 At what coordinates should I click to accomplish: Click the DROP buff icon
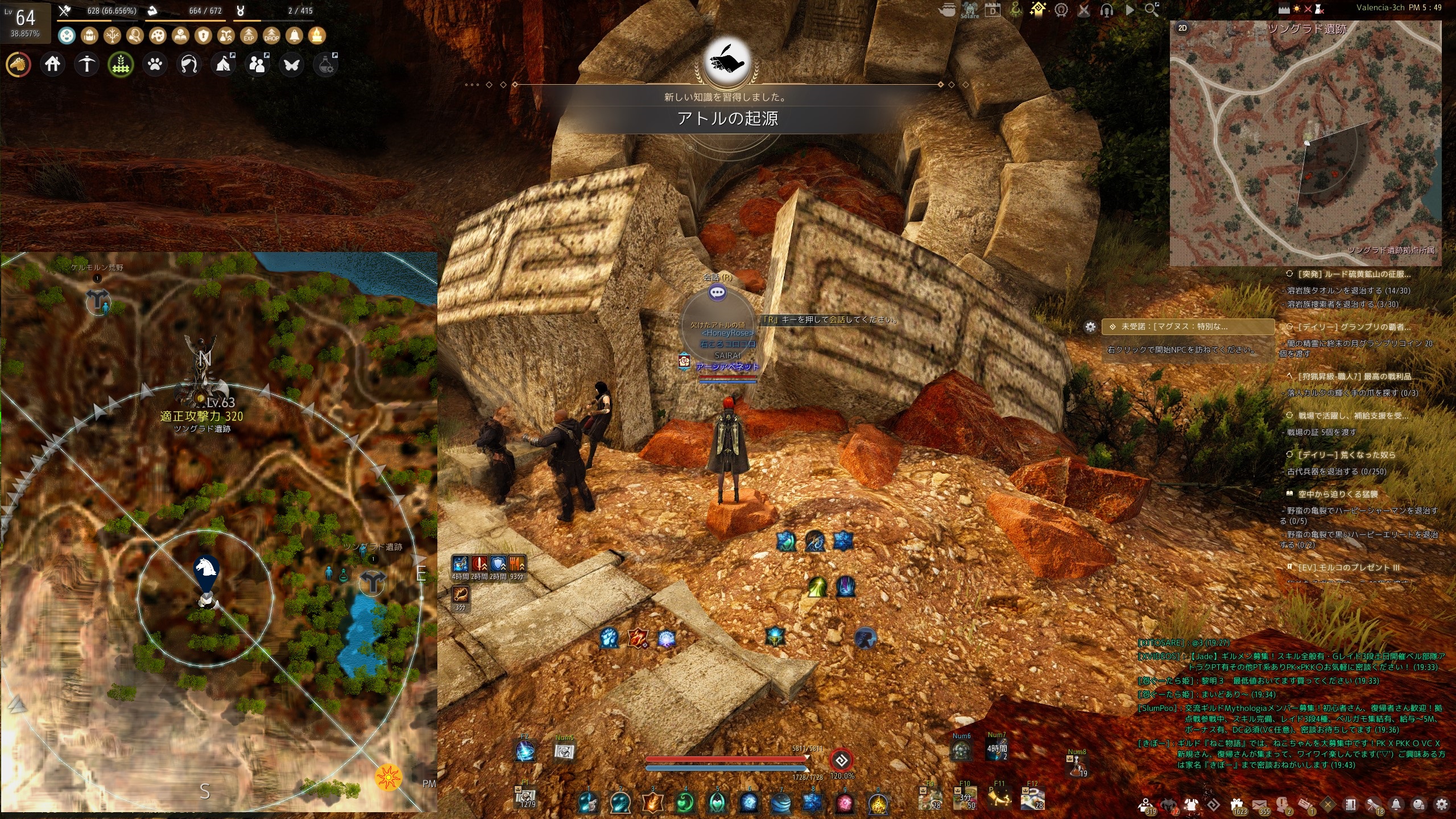point(271,36)
